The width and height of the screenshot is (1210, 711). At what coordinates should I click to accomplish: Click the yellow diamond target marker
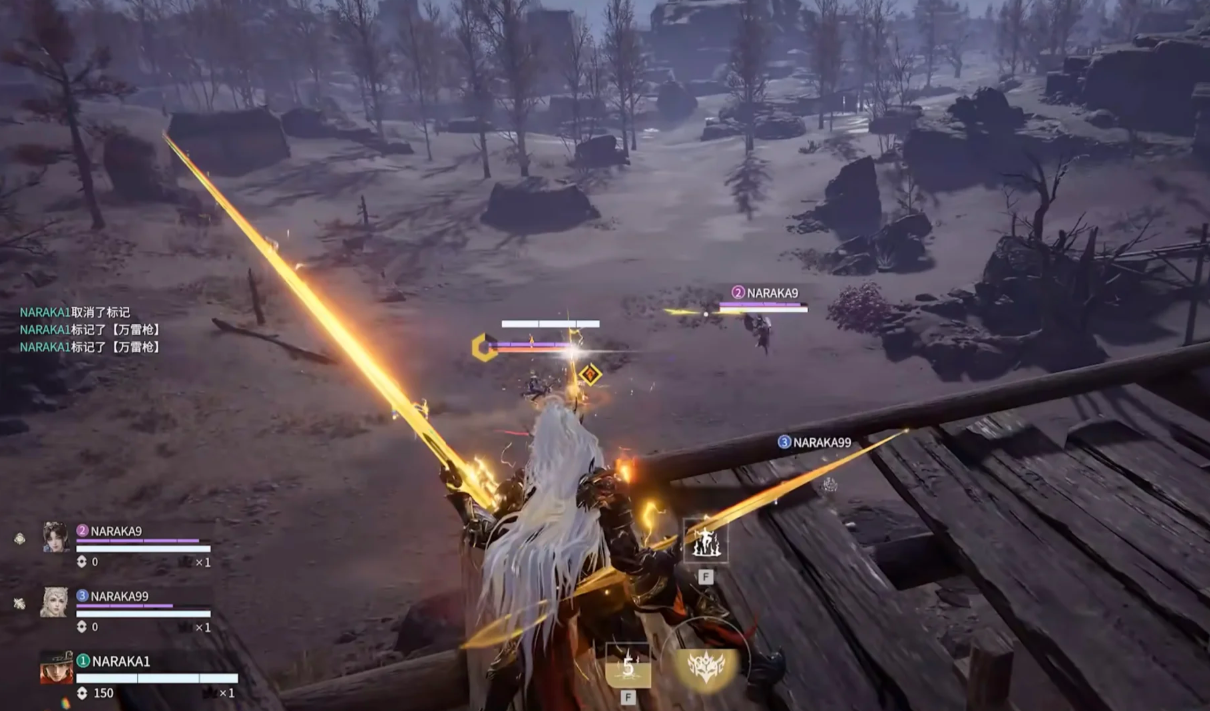coord(591,374)
